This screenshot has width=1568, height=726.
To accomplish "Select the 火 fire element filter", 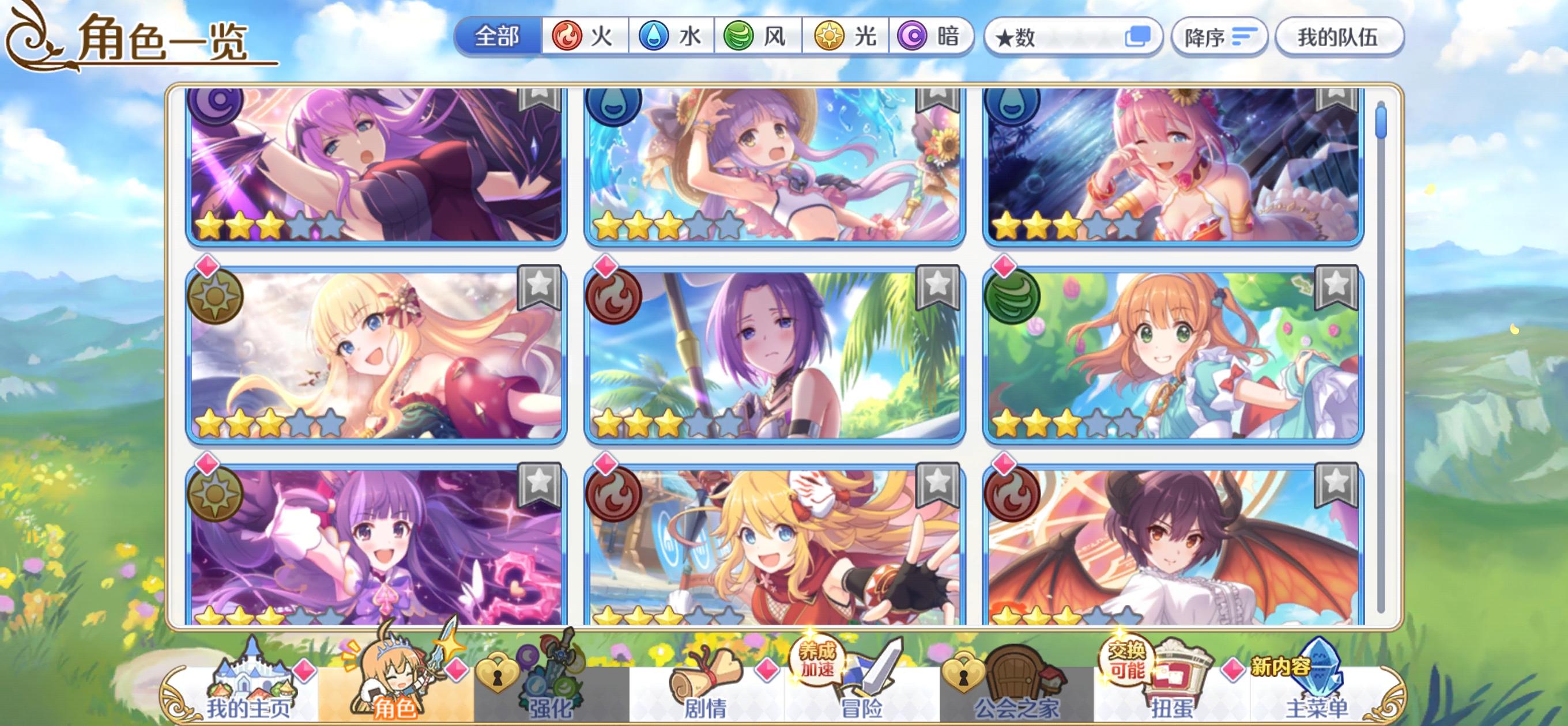I will [x=586, y=36].
